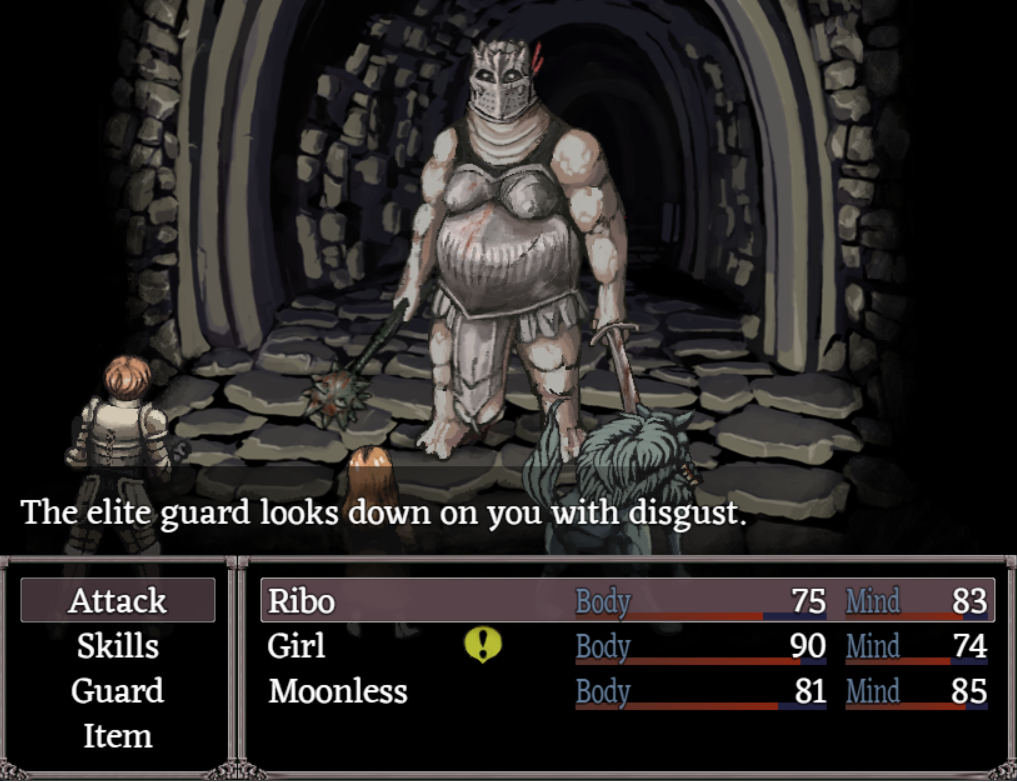Select the Guard command
This screenshot has width=1017, height=782.
click(118, 691)
